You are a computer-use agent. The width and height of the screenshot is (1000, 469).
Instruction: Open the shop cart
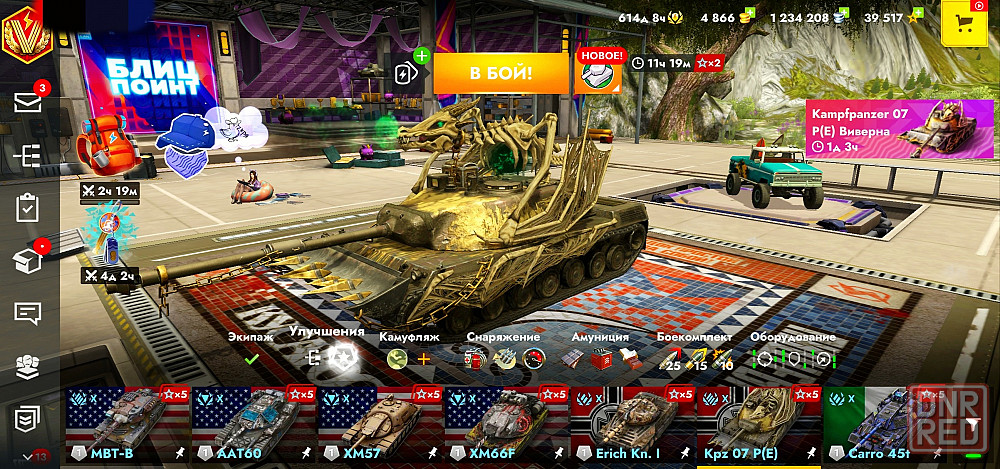(965, 24)
